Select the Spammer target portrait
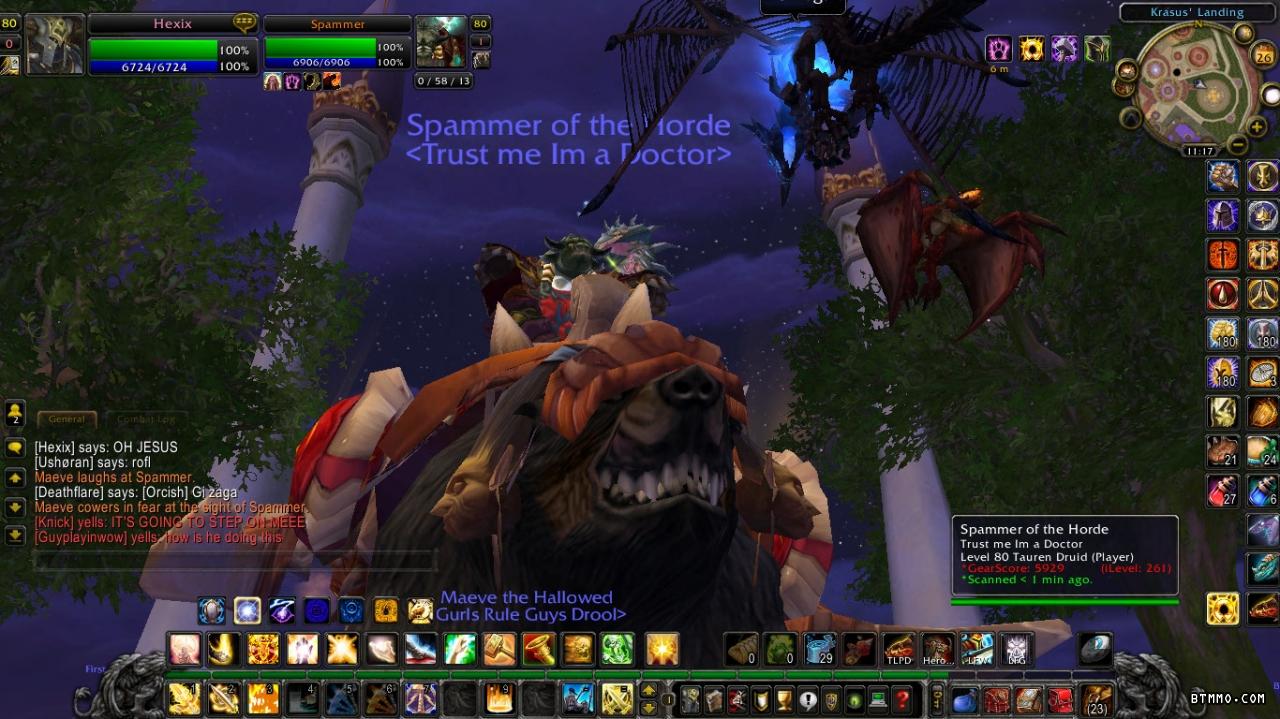Viewport: 1280px width, 719px height. (438, 43)
